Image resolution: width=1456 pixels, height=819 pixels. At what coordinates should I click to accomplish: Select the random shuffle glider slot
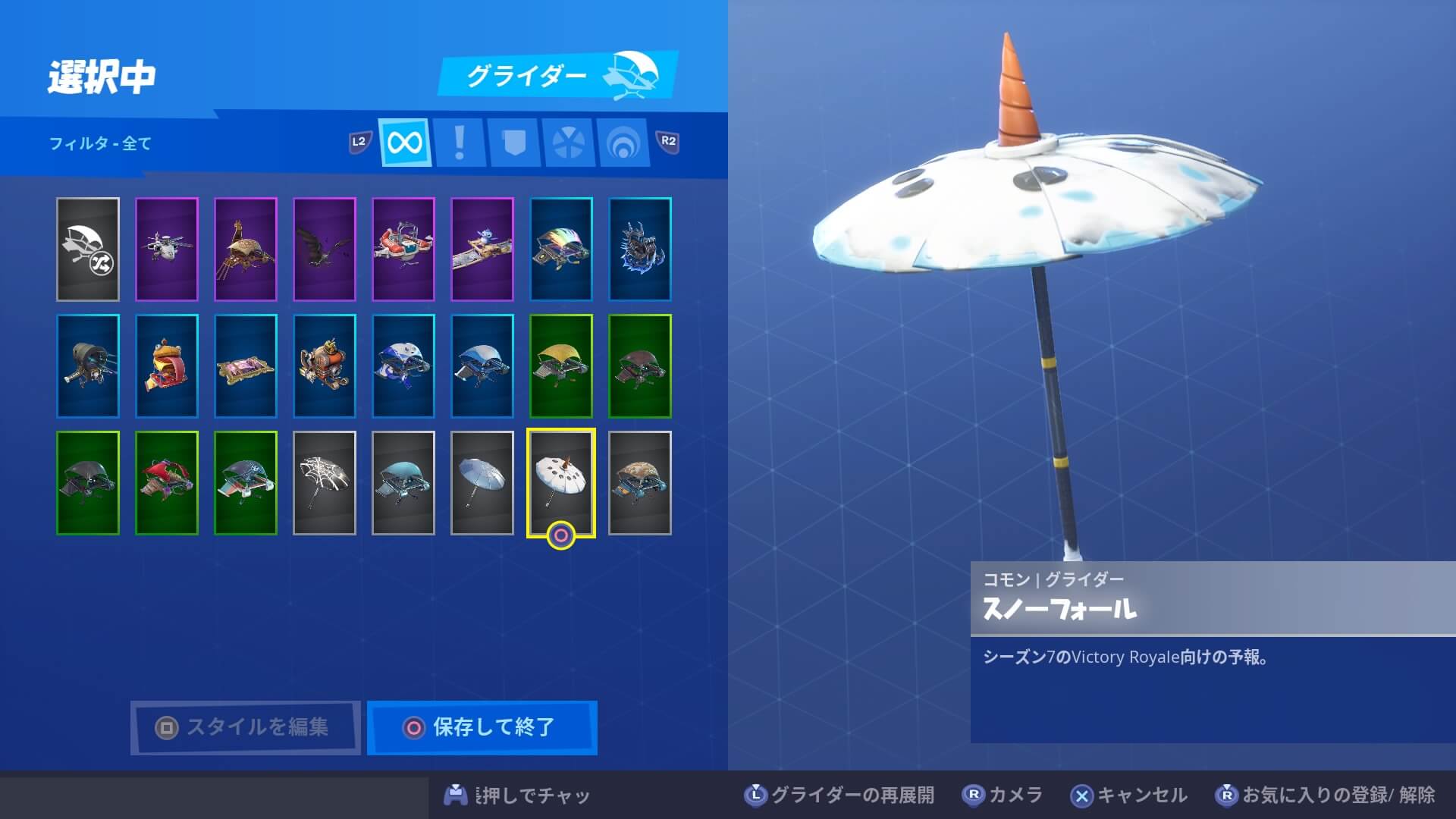[x=88, y=249]
